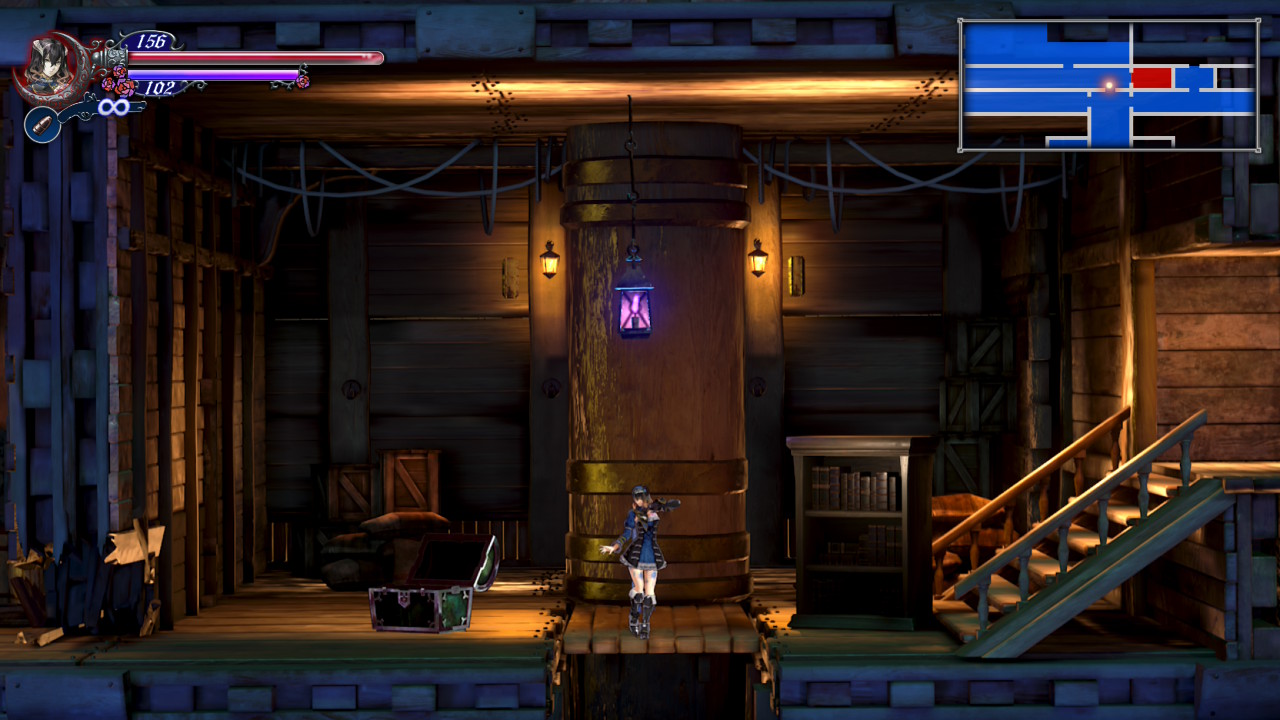Select the bullet ammo icon
The width and height of the screenshot is (1280, 720).
click(42, 125)
